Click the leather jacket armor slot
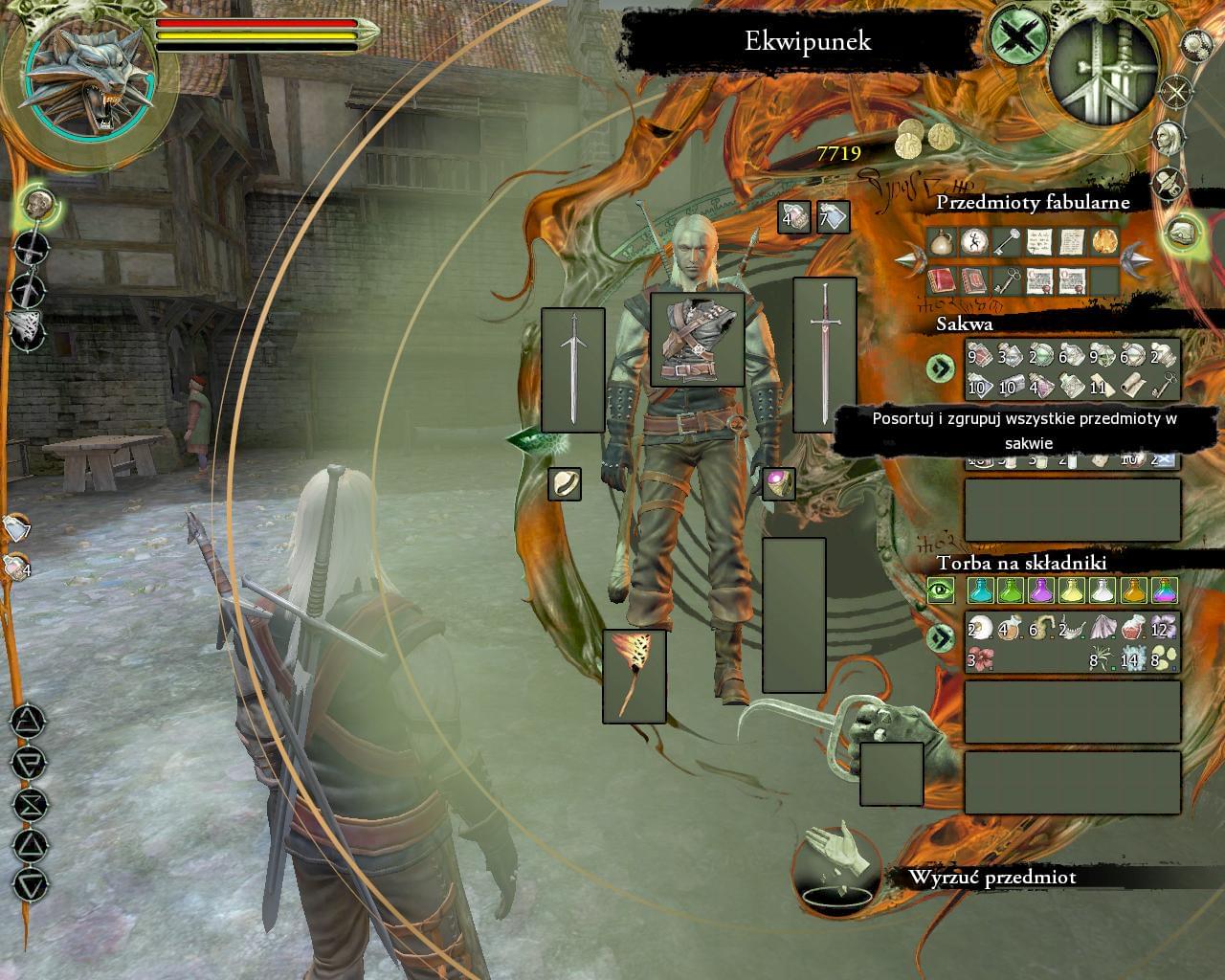The image size is (1225, 980). (x=697, y=340)
